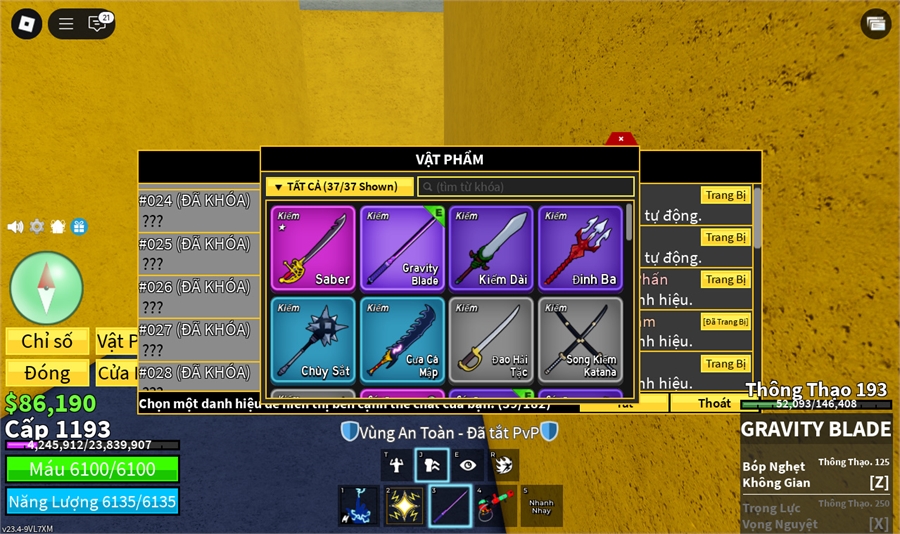
Task: Click the item keyword search box
Action: pos(526,187)
